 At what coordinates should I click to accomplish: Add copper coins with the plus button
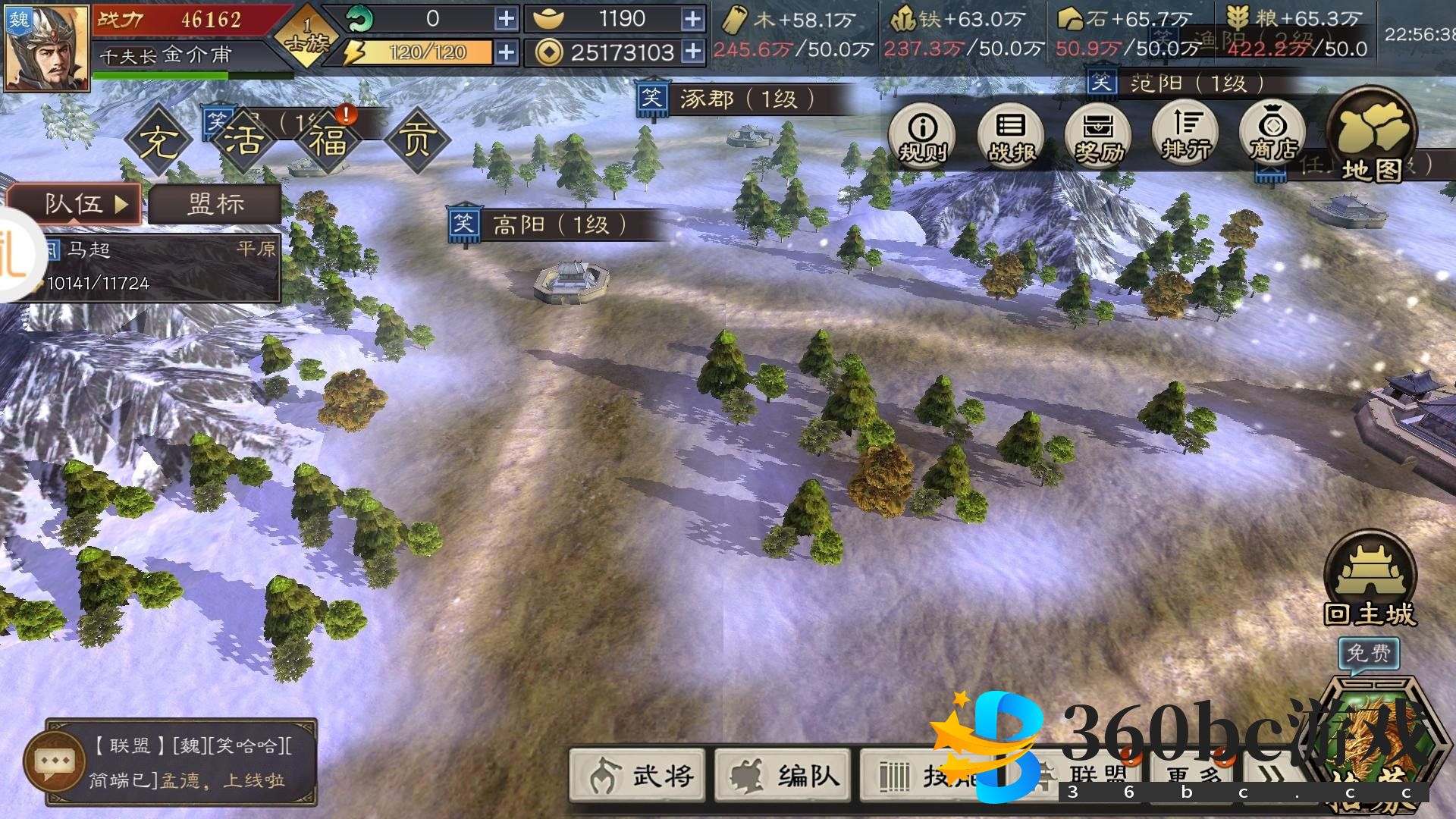692,52
